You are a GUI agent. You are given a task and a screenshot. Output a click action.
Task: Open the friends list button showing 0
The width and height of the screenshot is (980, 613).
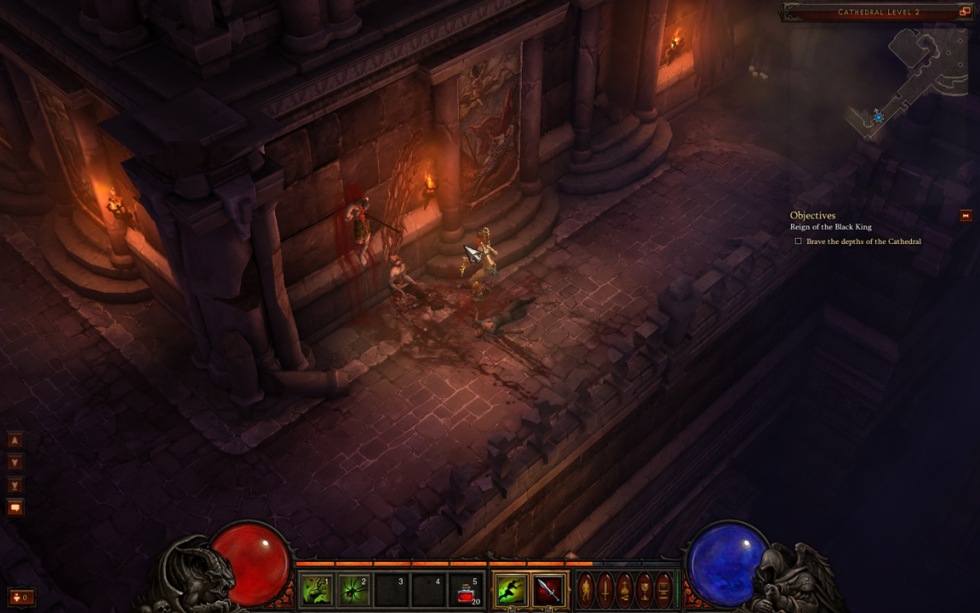tap(20, 597)
